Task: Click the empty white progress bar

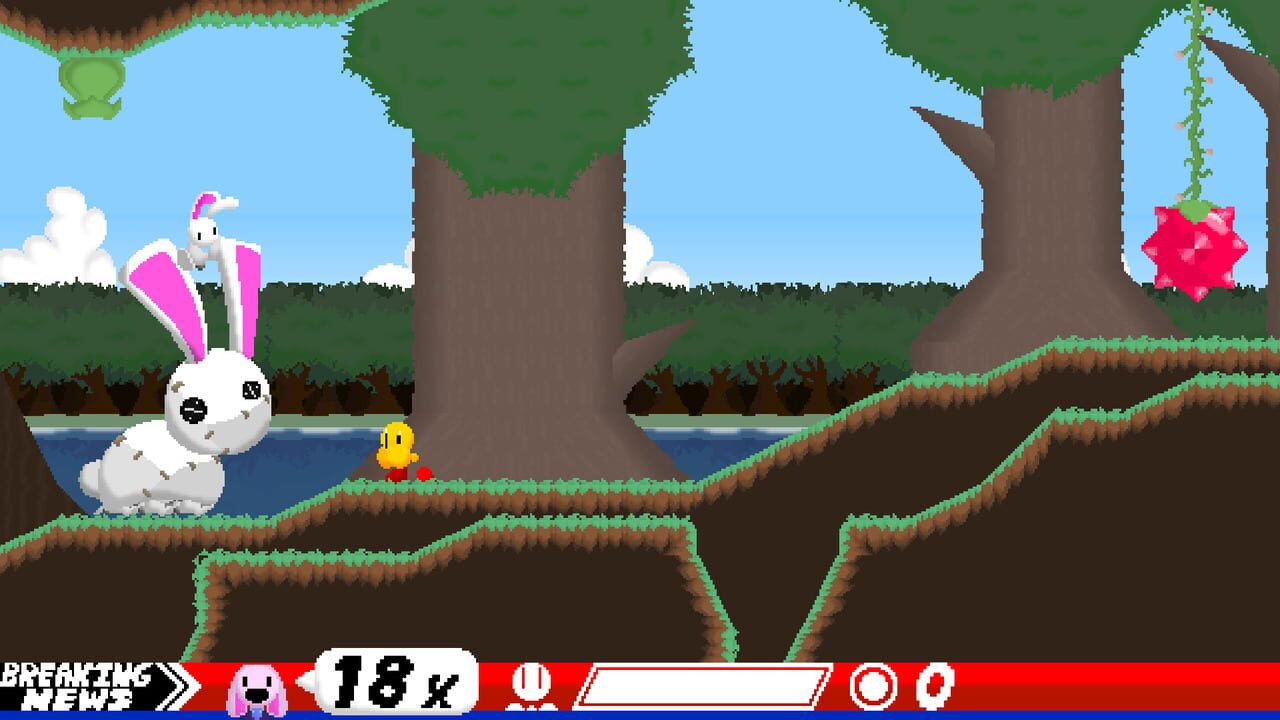Action: click(700, 685)
